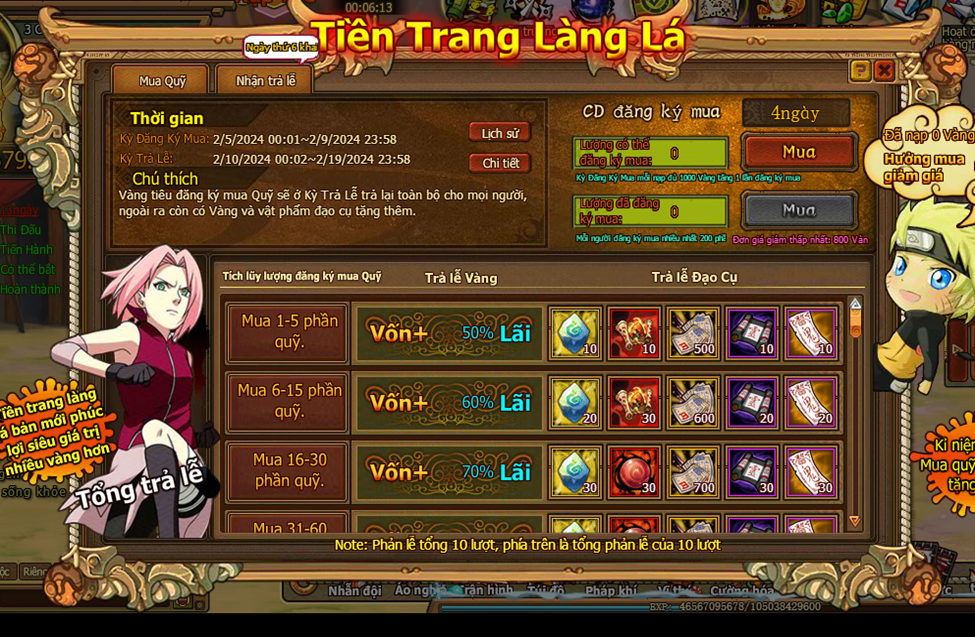The height and width of the screenshot is (637, 975).
Task: Select the scroll reward showing 700
Action: pos(693,471)
